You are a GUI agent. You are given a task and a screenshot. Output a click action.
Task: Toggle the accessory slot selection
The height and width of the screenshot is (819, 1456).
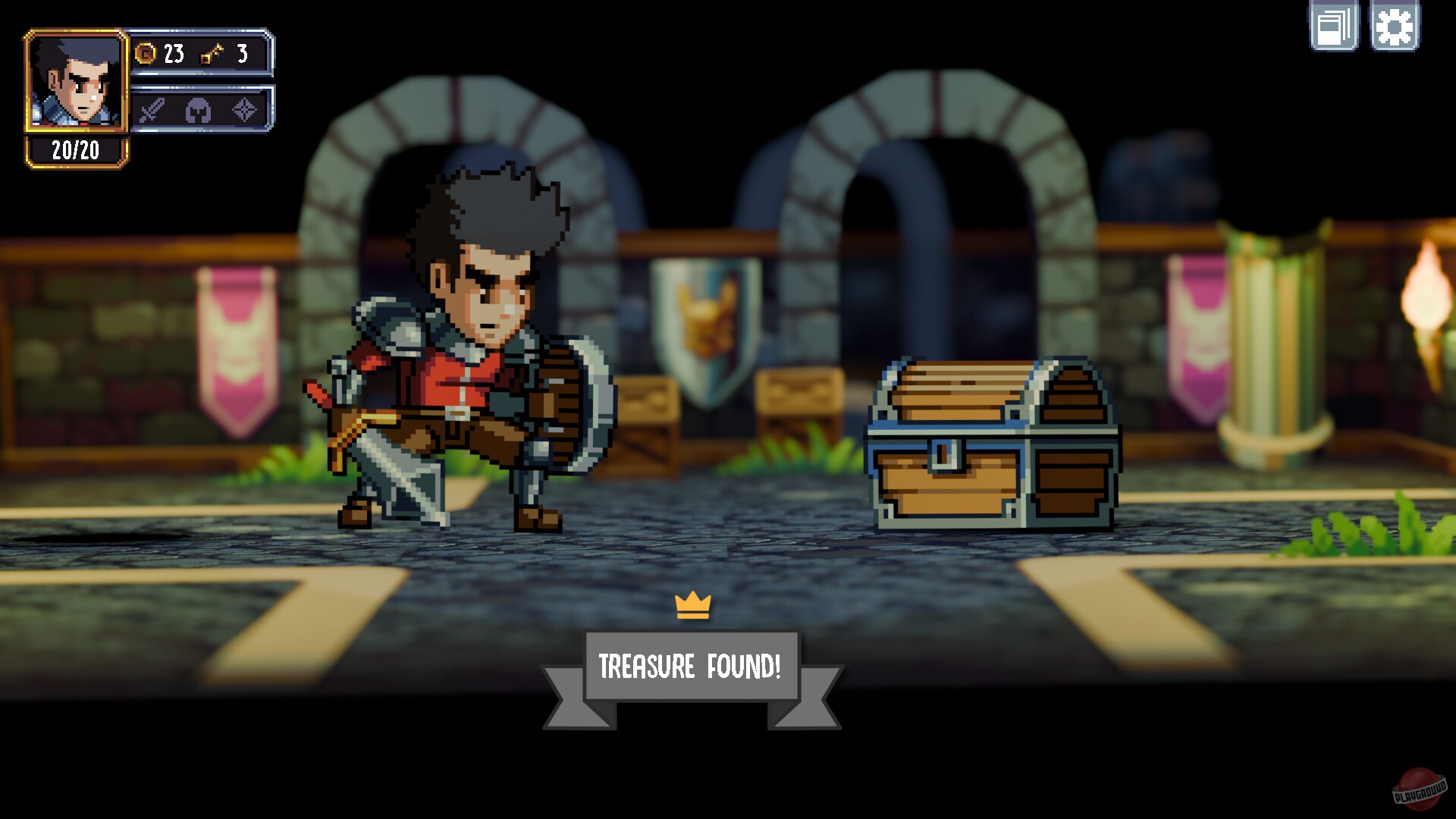(x=244, y=111)
